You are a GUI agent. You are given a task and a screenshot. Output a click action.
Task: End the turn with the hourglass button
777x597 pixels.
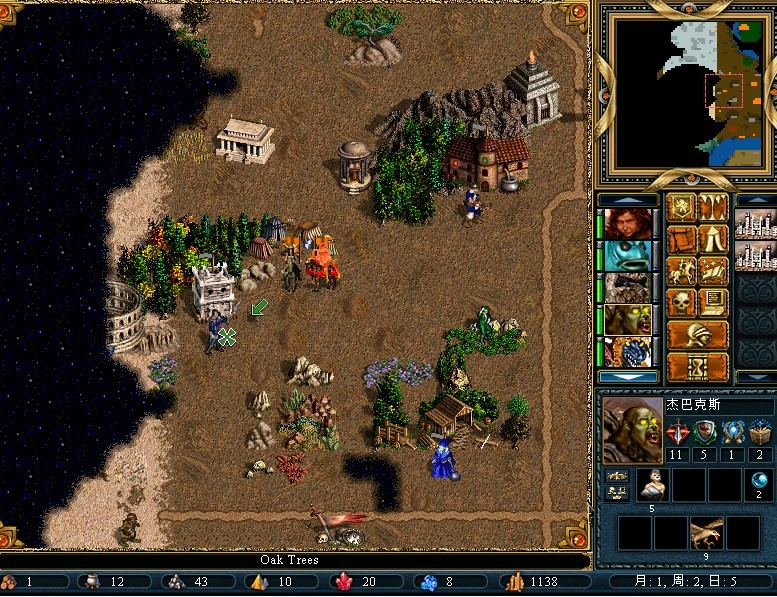pyautogui.click(x=698, y=366)
